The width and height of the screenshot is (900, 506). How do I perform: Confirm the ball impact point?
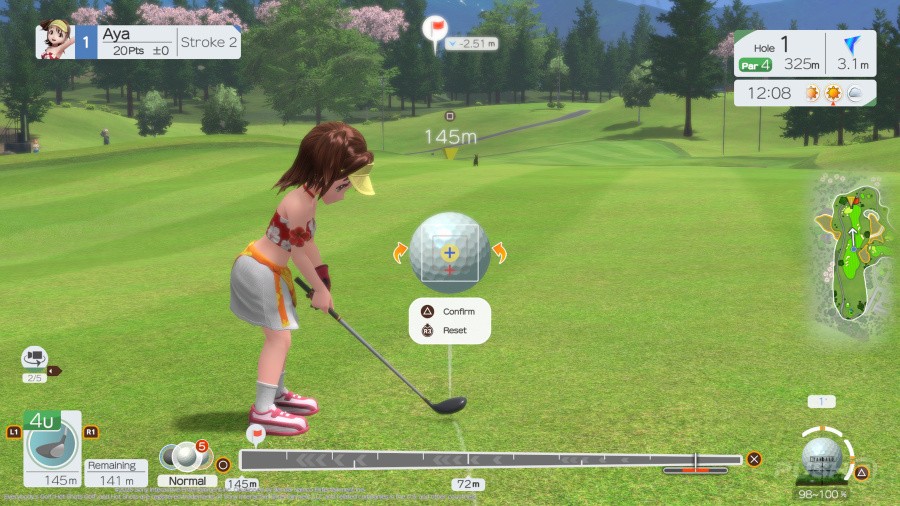[451, 312]
